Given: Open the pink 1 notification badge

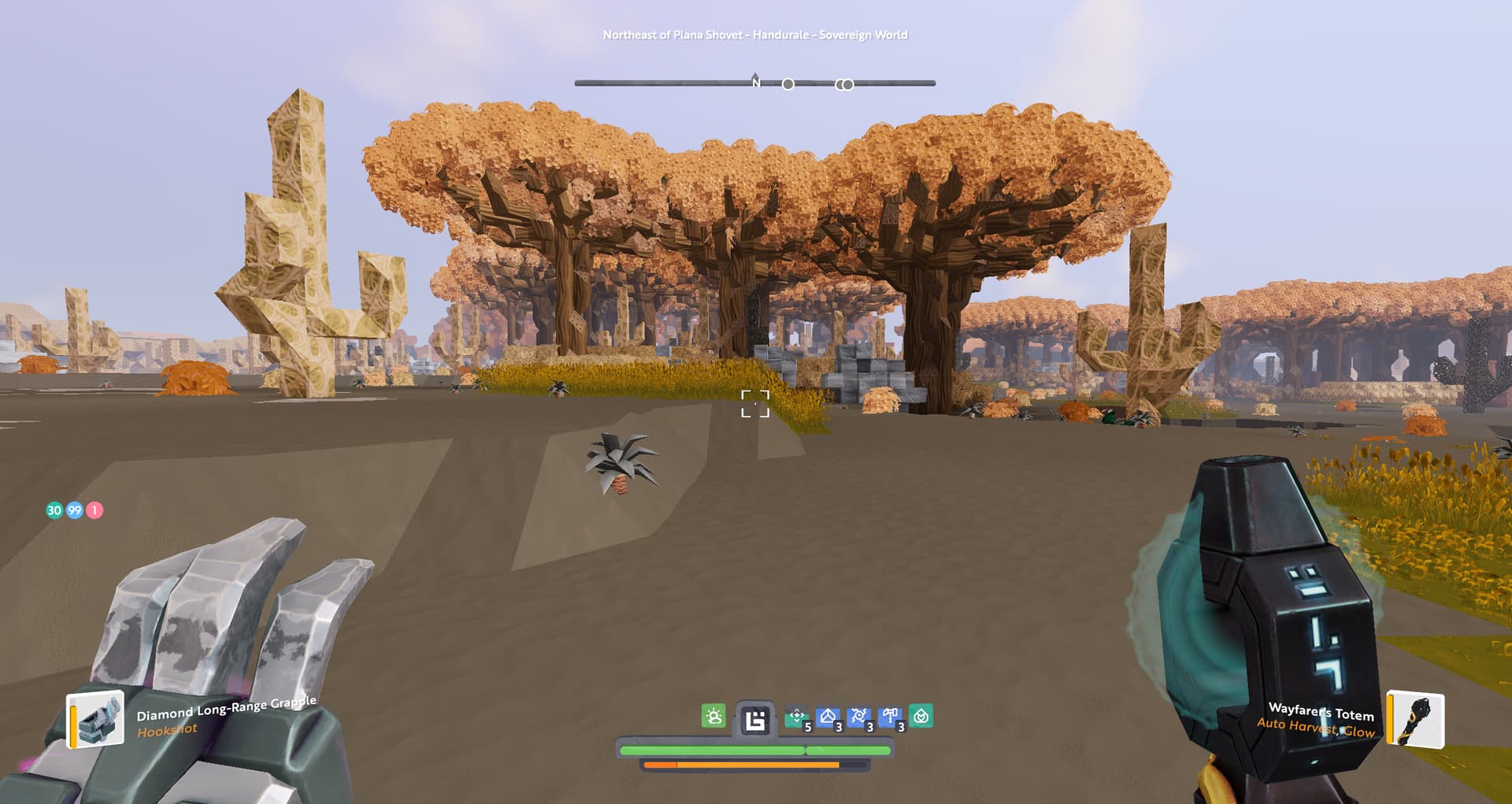Looking at the screenshot, I should coord(94,510).
